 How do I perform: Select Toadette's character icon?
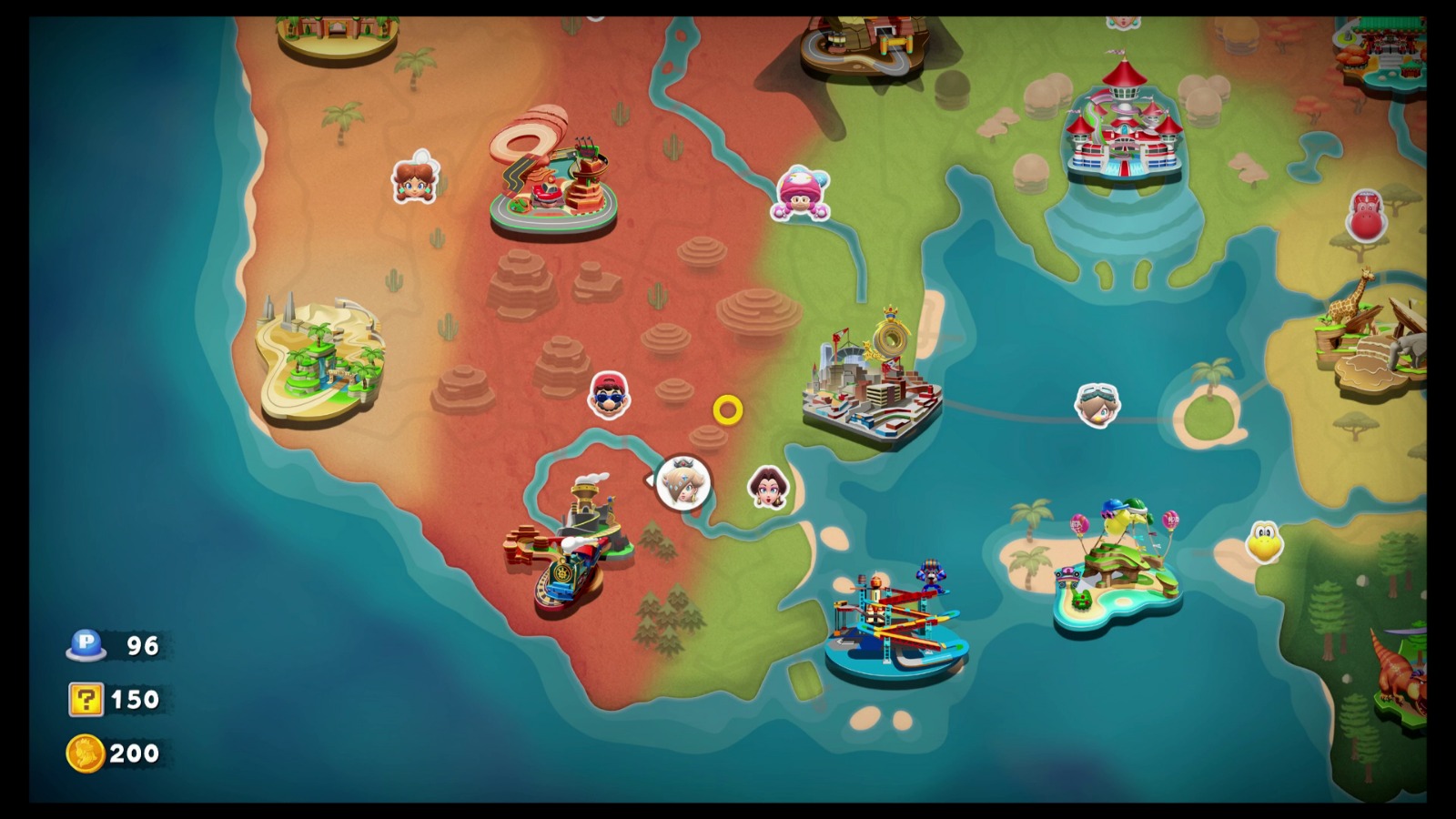coord(801,194)
